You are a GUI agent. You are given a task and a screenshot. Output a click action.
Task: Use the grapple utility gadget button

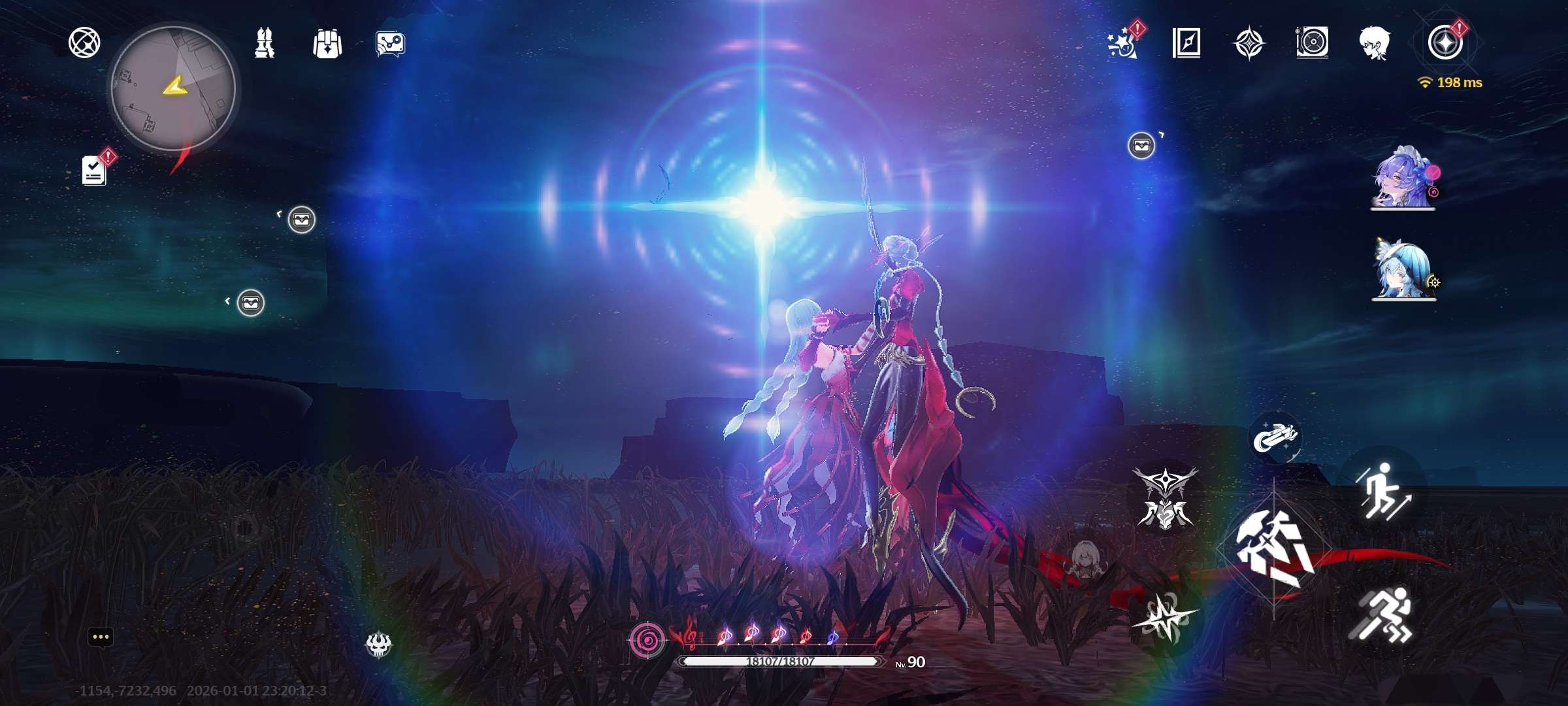pyautogui.click(x=1275, y=437)
